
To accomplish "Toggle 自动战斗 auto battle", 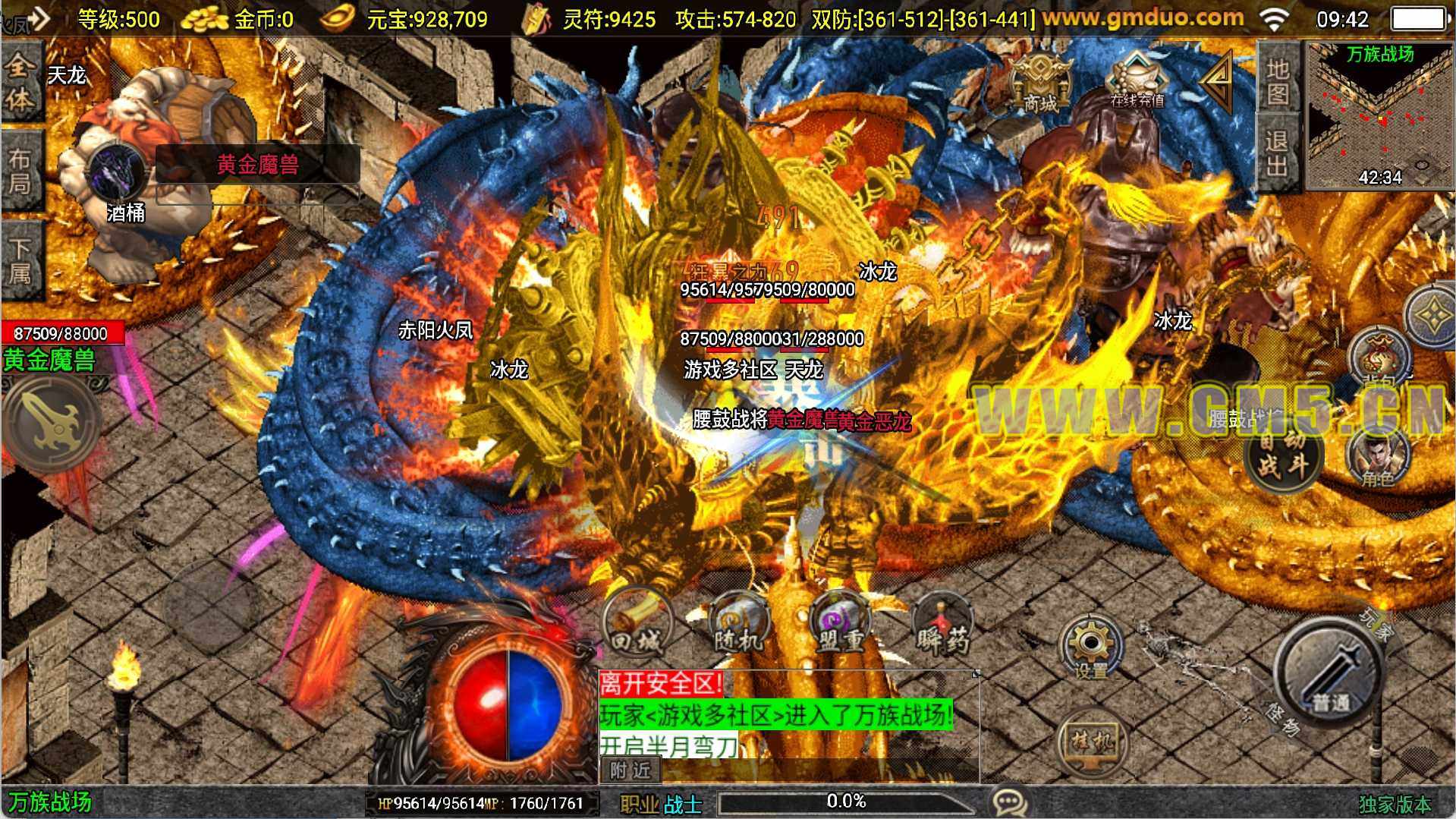I will click(x=1284, y=454).
